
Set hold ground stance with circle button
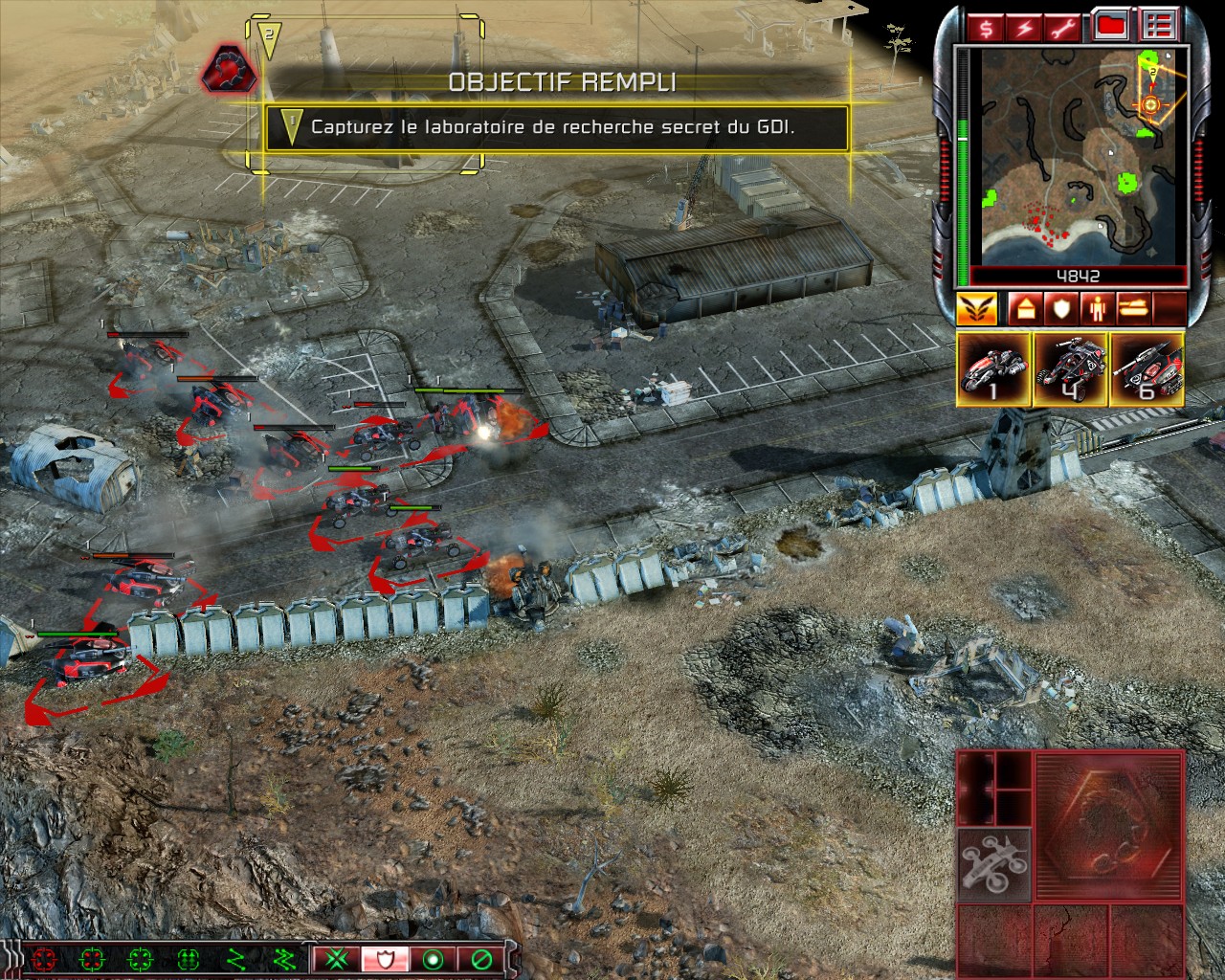[x=431, y=958]
